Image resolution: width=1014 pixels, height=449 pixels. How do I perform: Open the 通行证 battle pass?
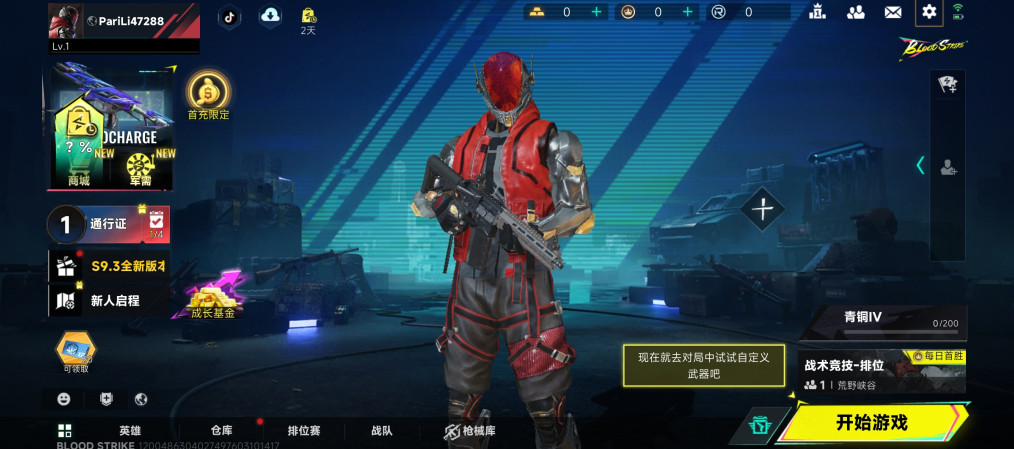[x=108, y=224]
